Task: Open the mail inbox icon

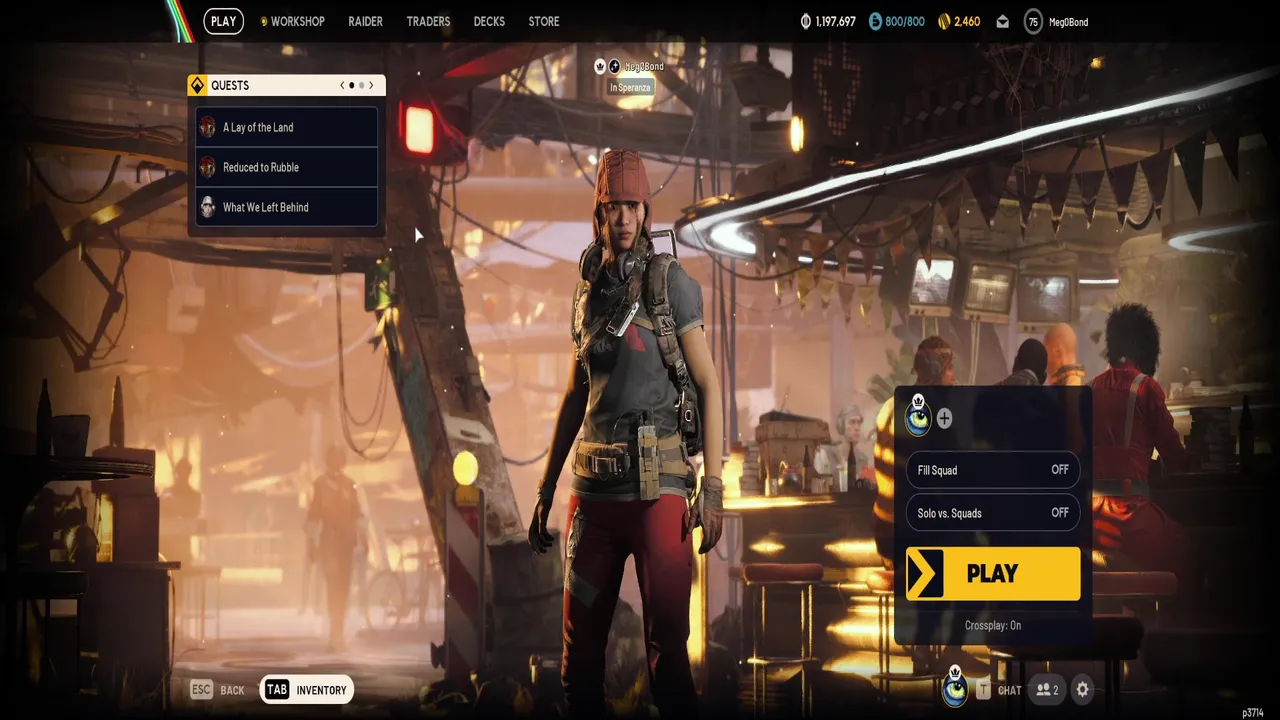Action: coord(1002,22)
